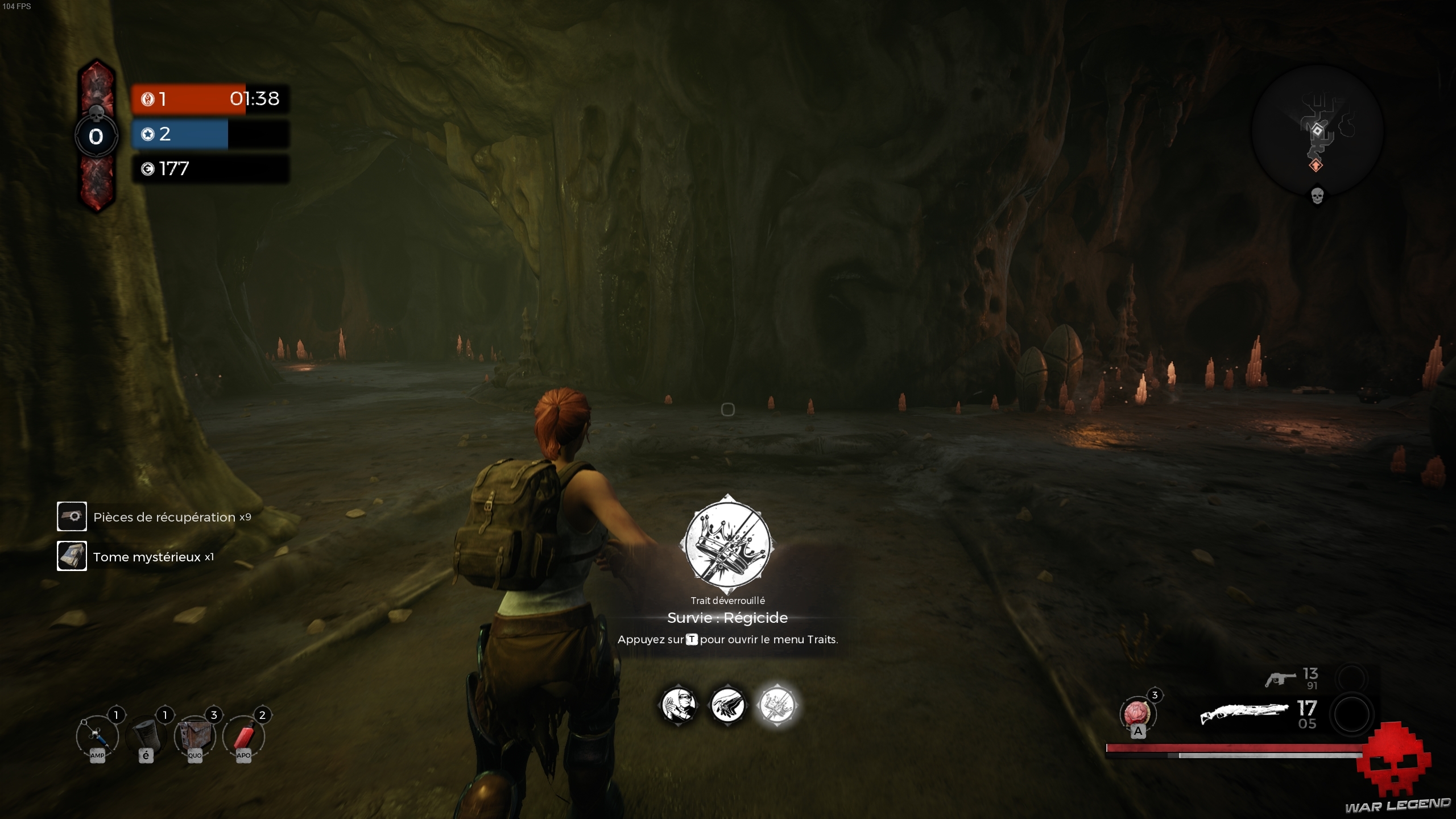Select the small glowing crown trait icon
This screenshot has width=1456, height=819.
pyautogui.click(x=777, y=705)
